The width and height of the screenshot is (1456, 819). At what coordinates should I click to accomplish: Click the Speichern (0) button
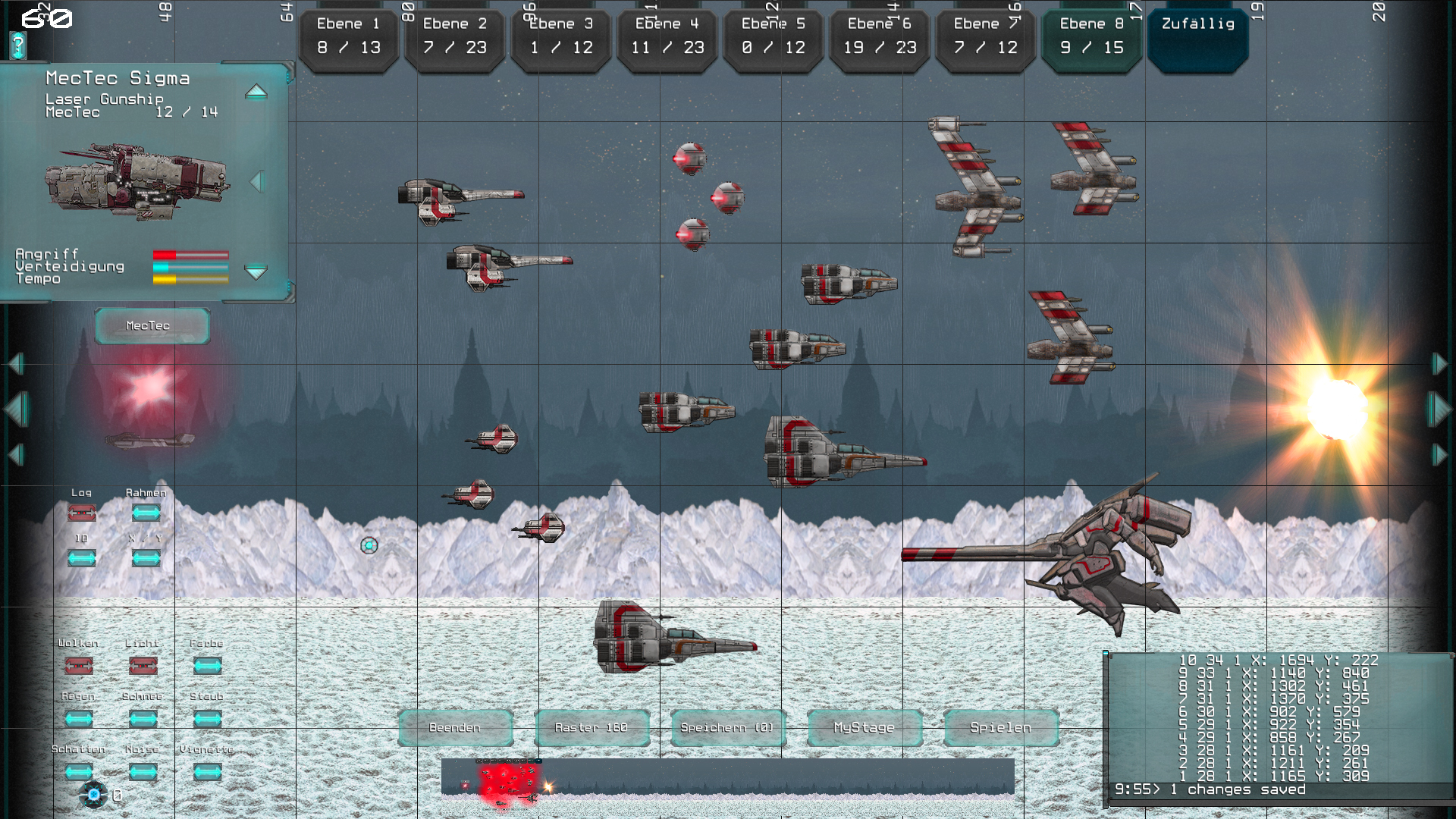727,726
